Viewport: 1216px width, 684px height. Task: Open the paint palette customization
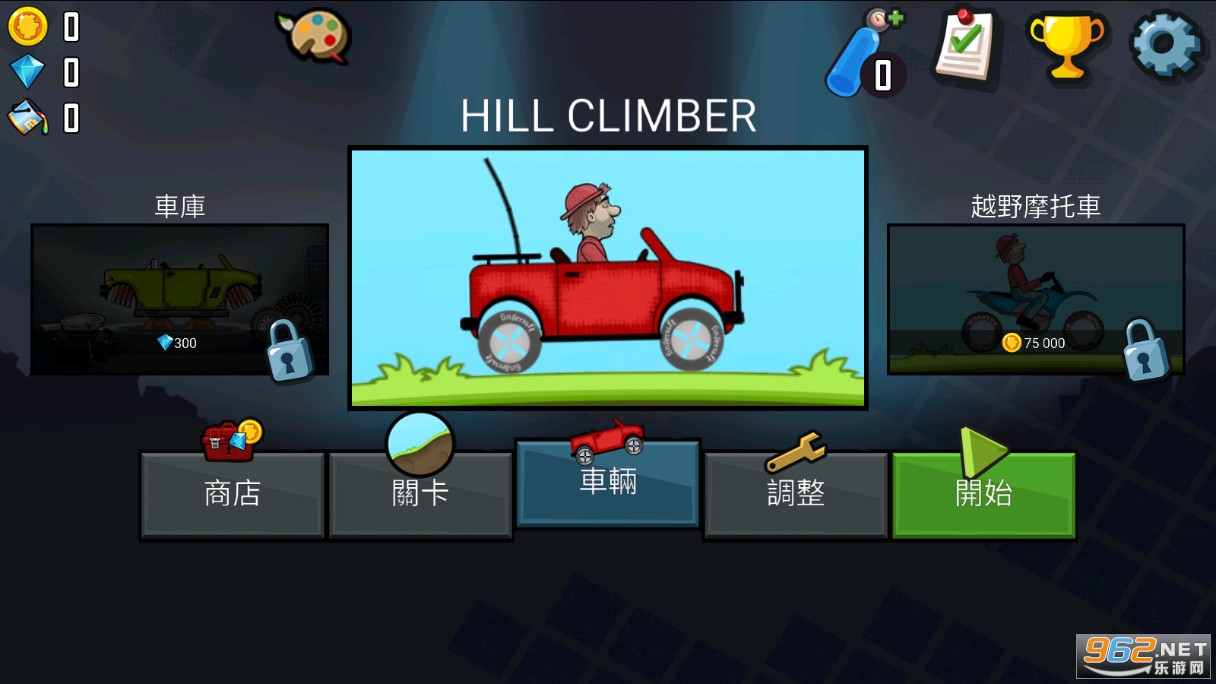[314, 36]
